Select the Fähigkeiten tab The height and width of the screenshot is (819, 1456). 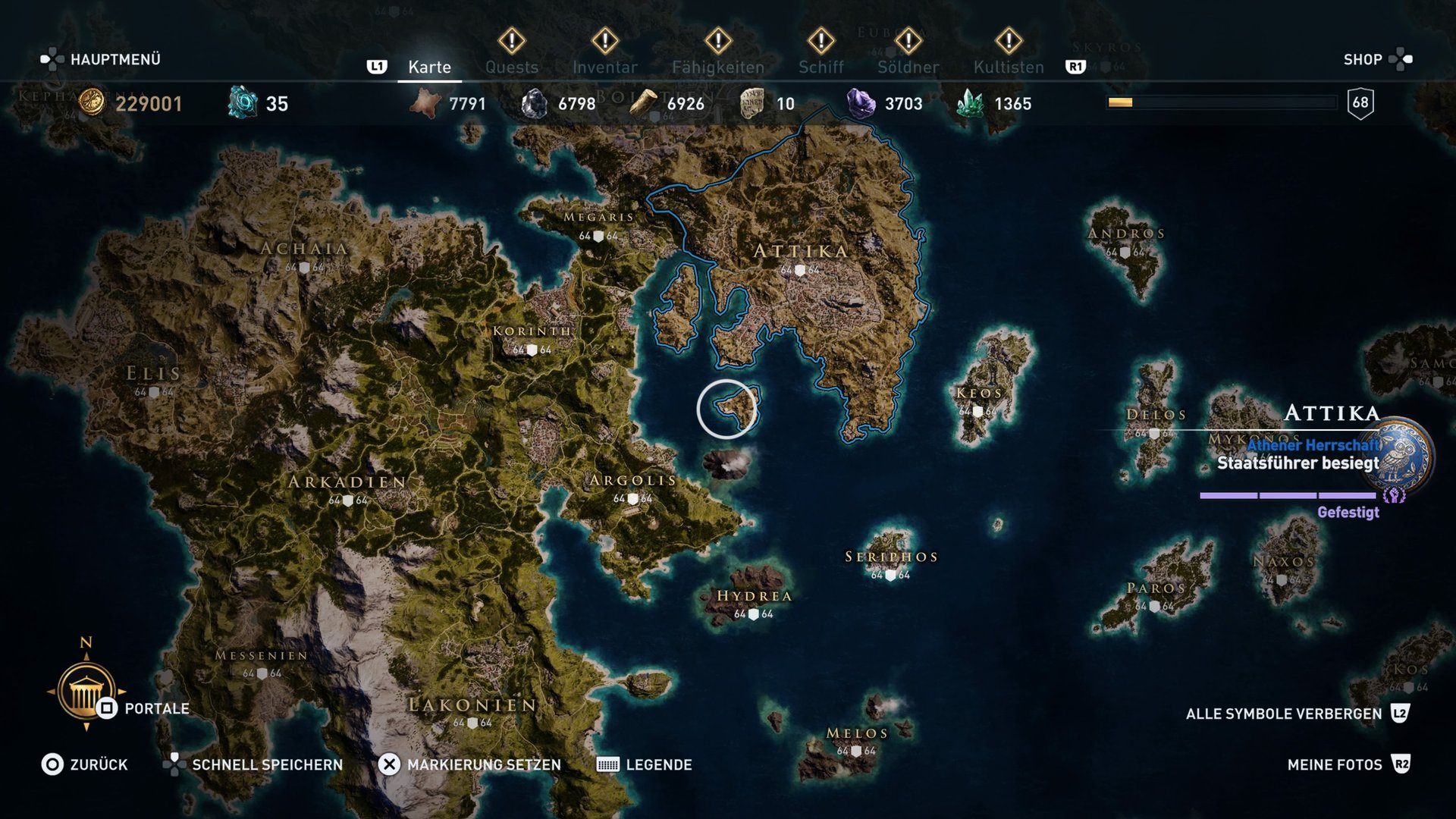(717, 67)
